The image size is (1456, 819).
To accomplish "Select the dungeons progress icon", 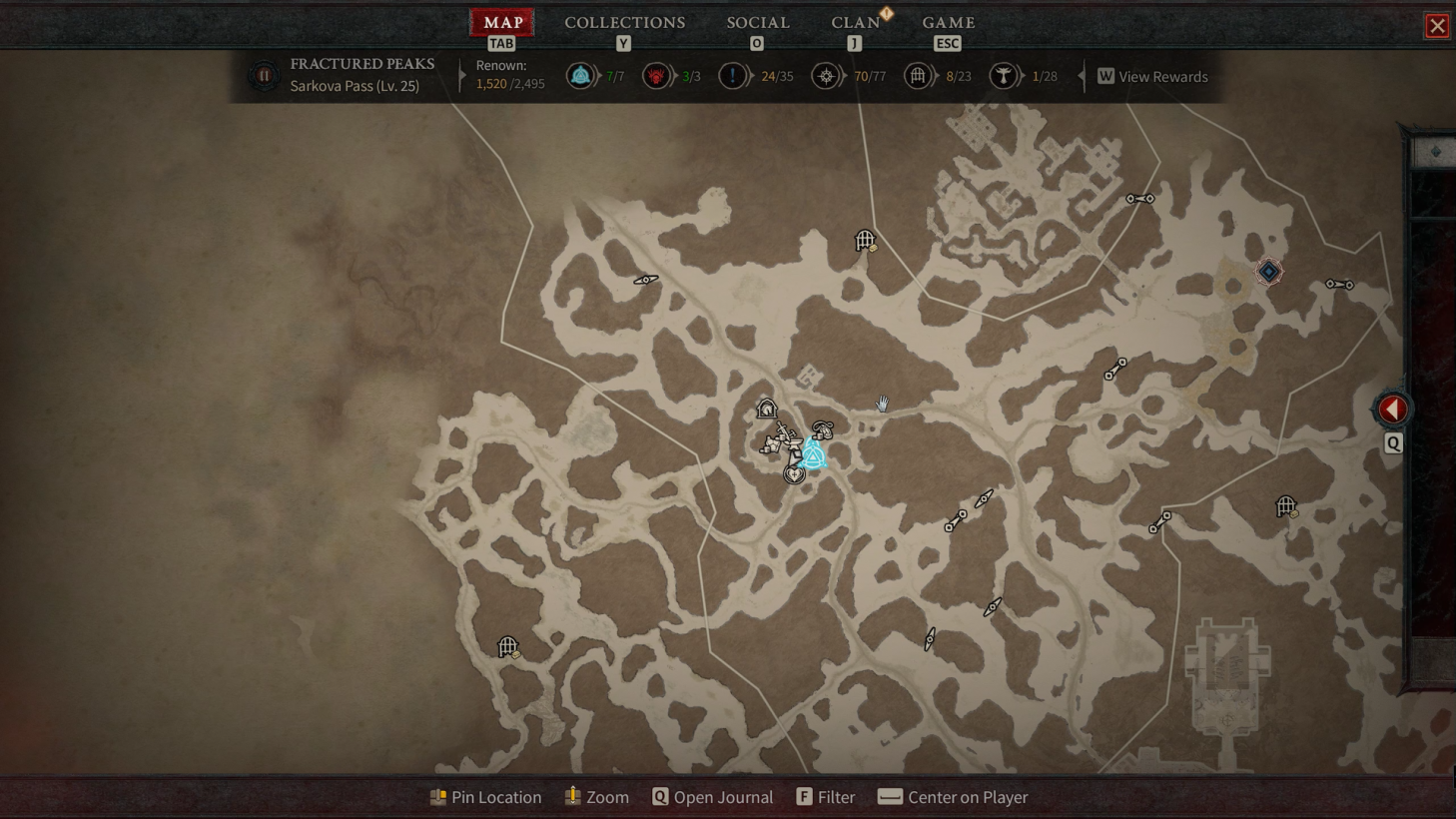I will pos(918,76).
